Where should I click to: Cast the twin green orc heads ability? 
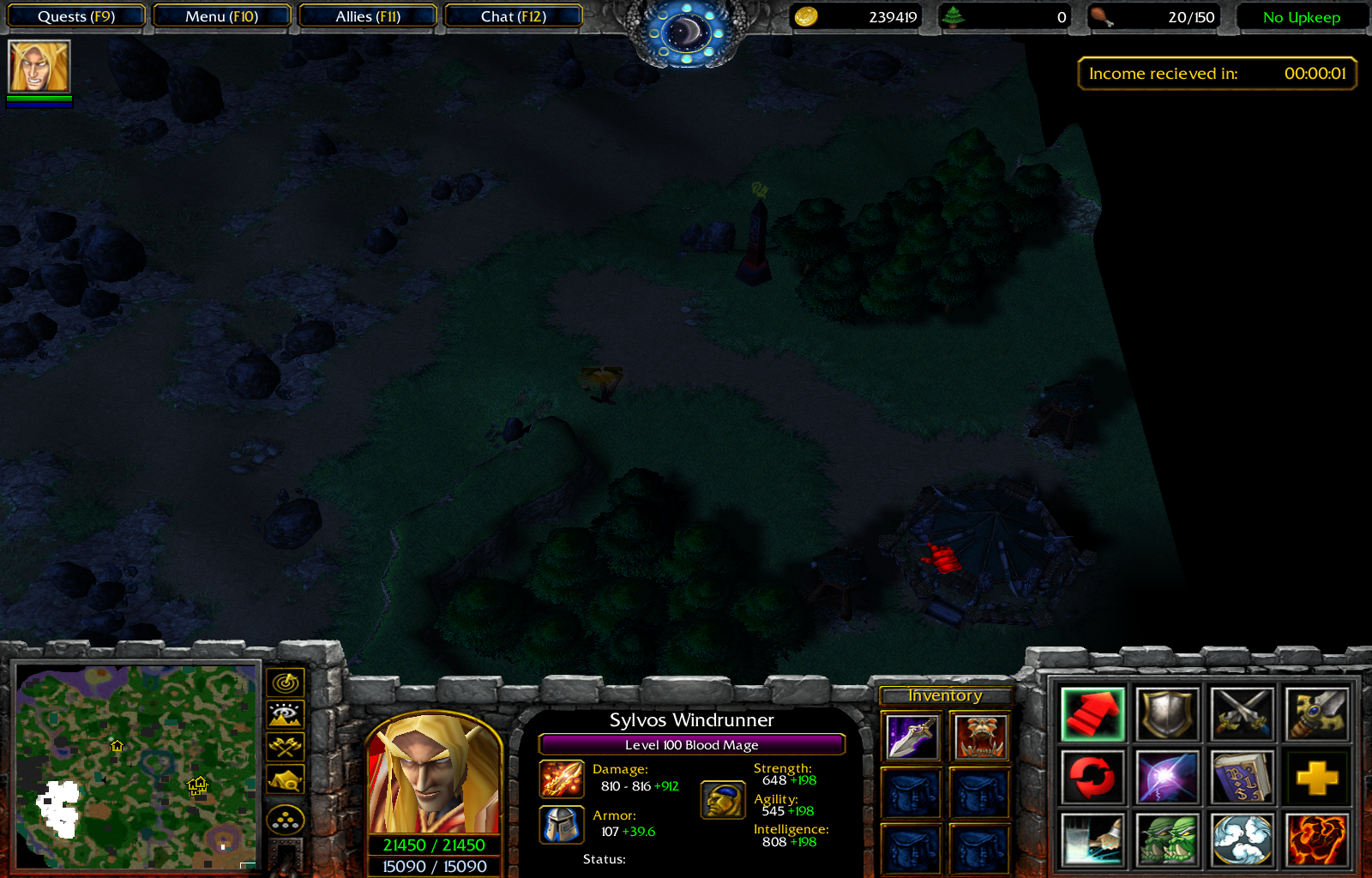click(1166, 840)
